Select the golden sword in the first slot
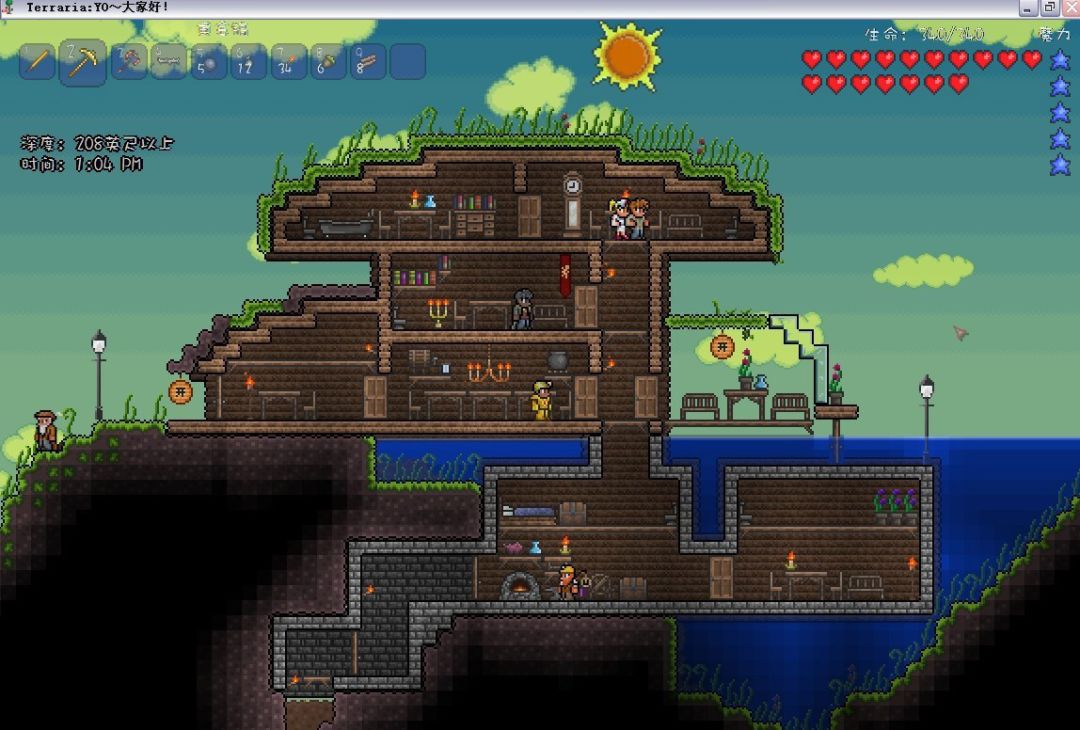Screen dimensions: 1080x730 [x=37, y=61]
